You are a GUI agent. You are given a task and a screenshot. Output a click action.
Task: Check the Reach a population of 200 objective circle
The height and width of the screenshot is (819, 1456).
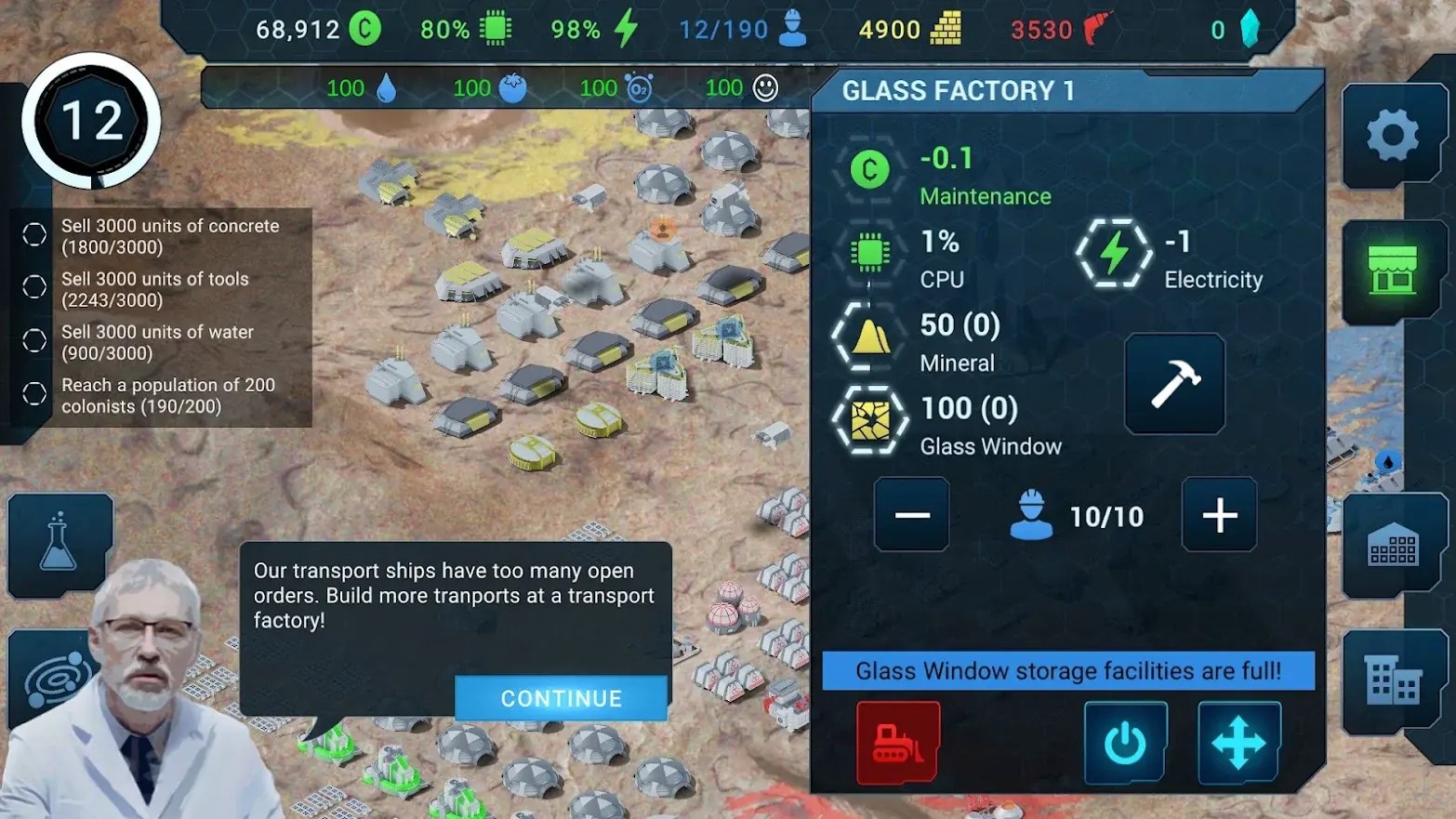click(x=33, y=394)
